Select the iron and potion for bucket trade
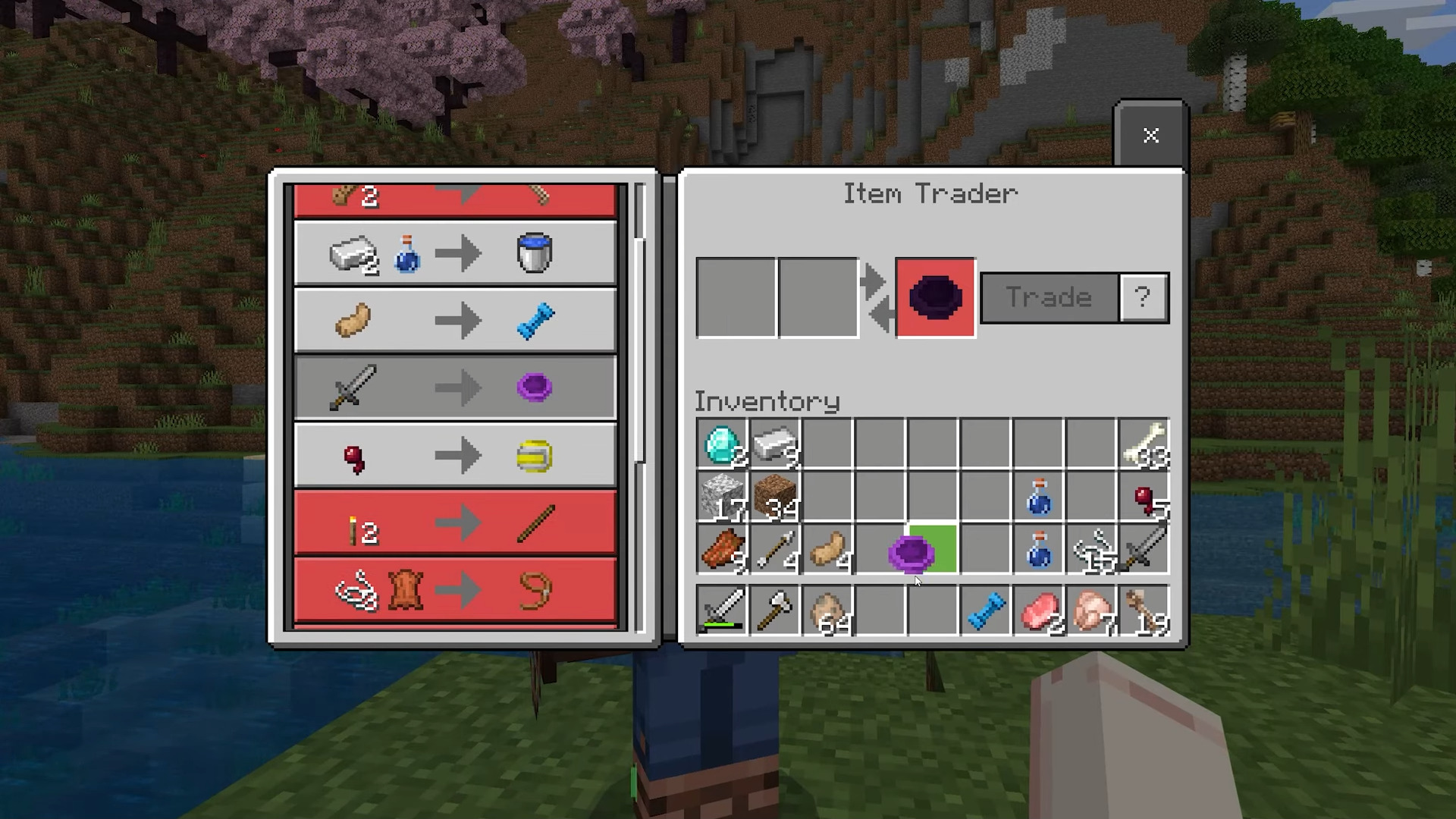The width and height of the screenshot is (1456, 819). (x=455, y=253)
